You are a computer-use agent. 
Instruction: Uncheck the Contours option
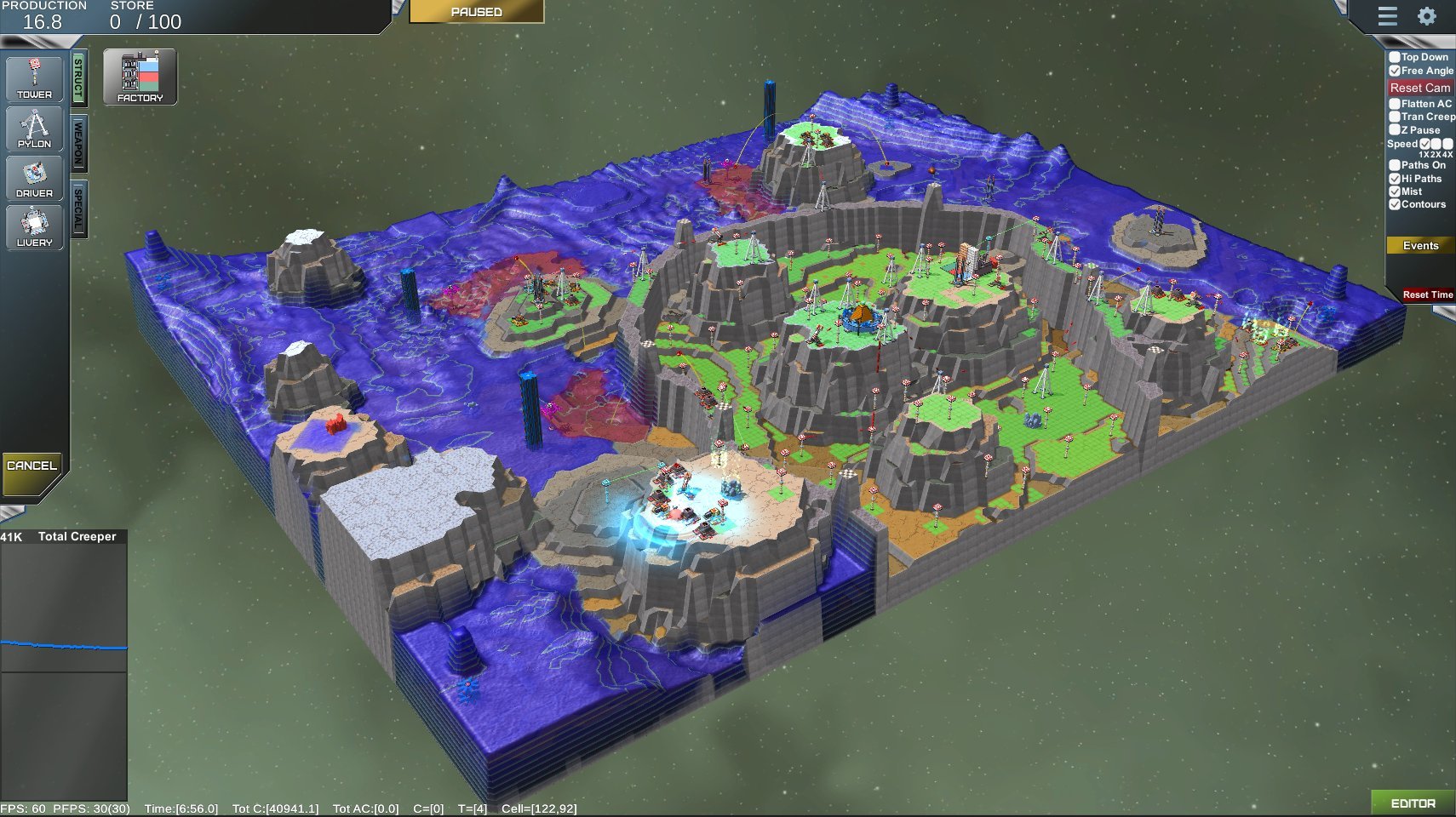pyautogui.click(x=1395, y=204)
